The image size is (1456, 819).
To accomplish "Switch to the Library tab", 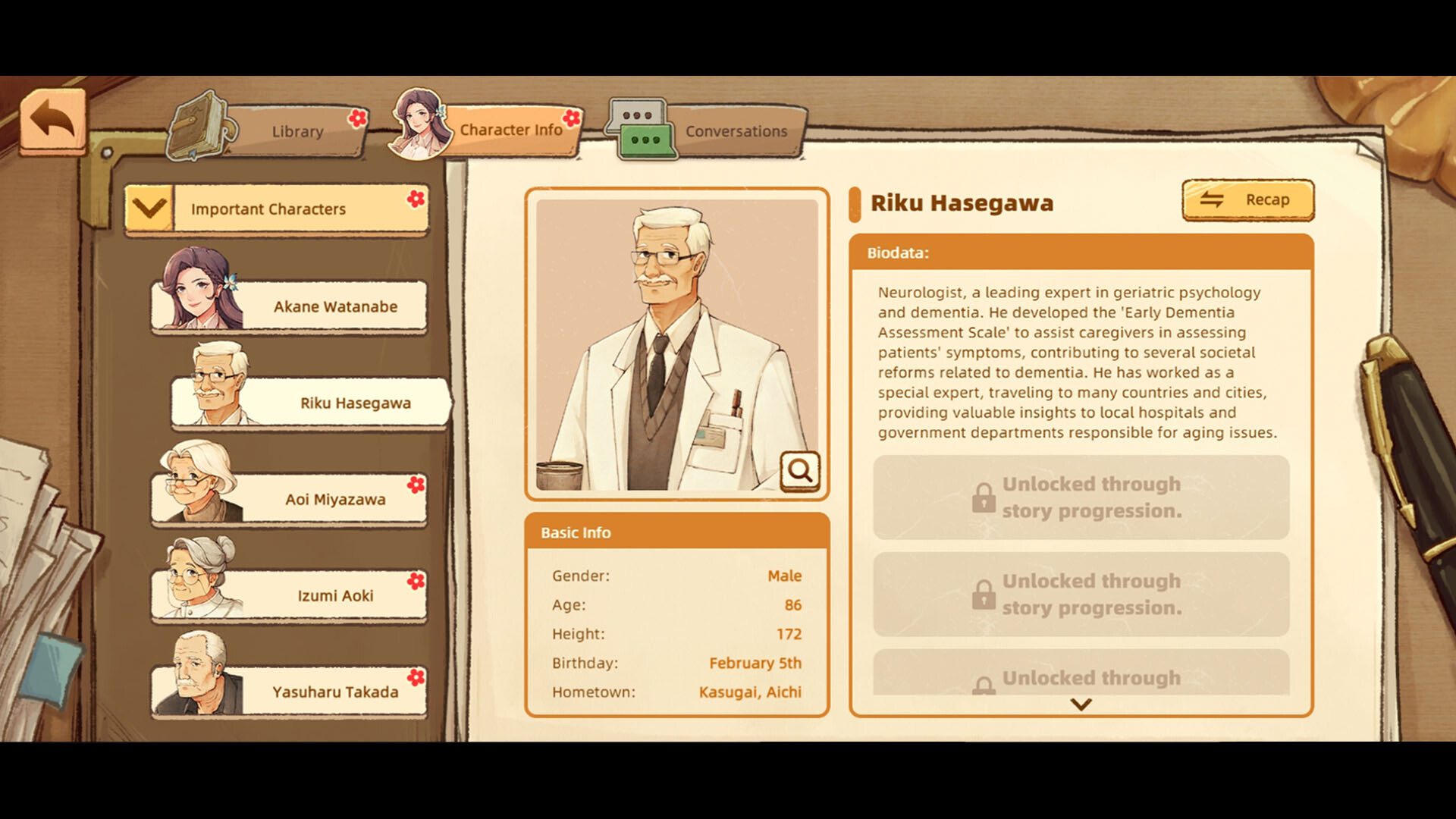I will [x=297, y=130].
